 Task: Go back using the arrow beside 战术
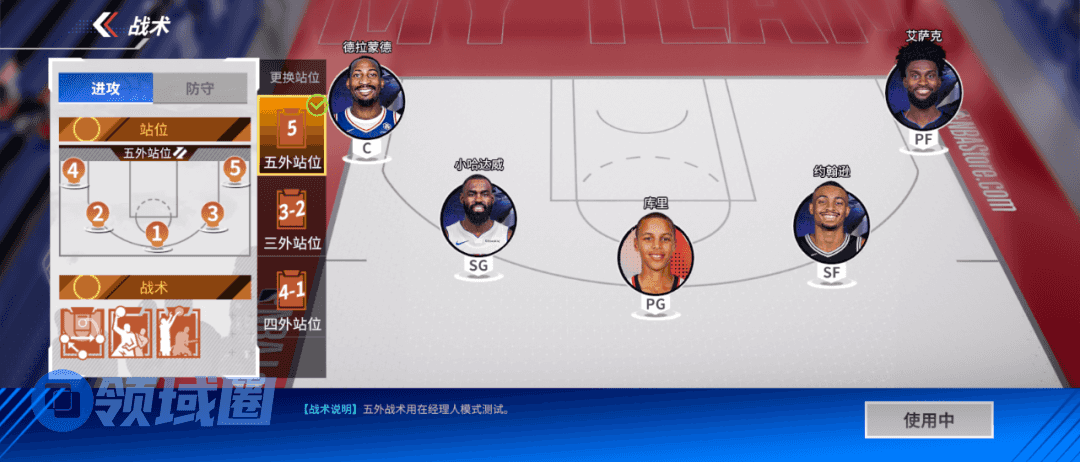click(x=103, y=26)
